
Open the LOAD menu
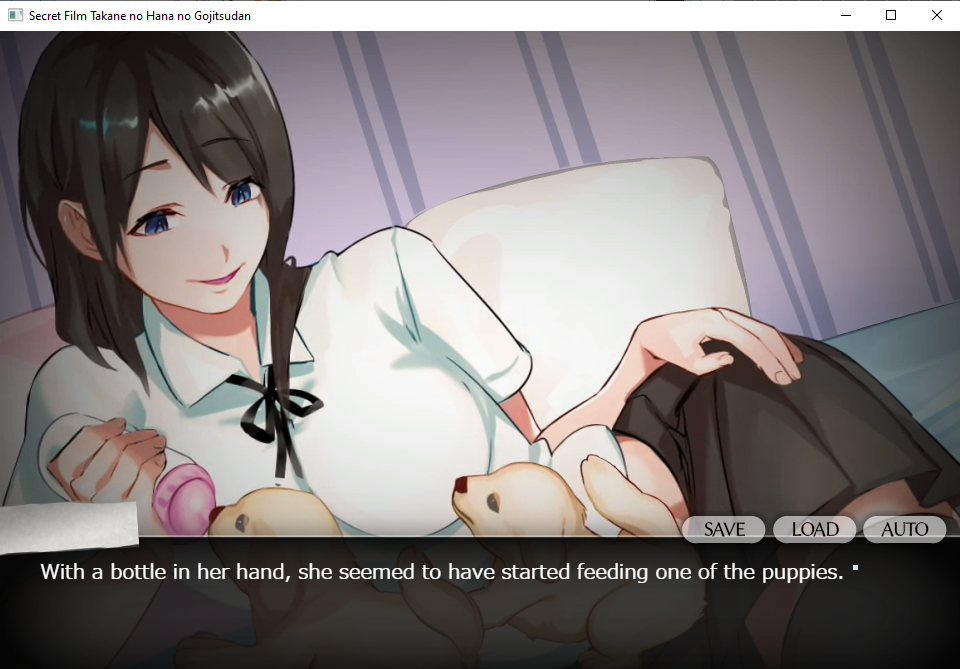(x=814, y=529)
